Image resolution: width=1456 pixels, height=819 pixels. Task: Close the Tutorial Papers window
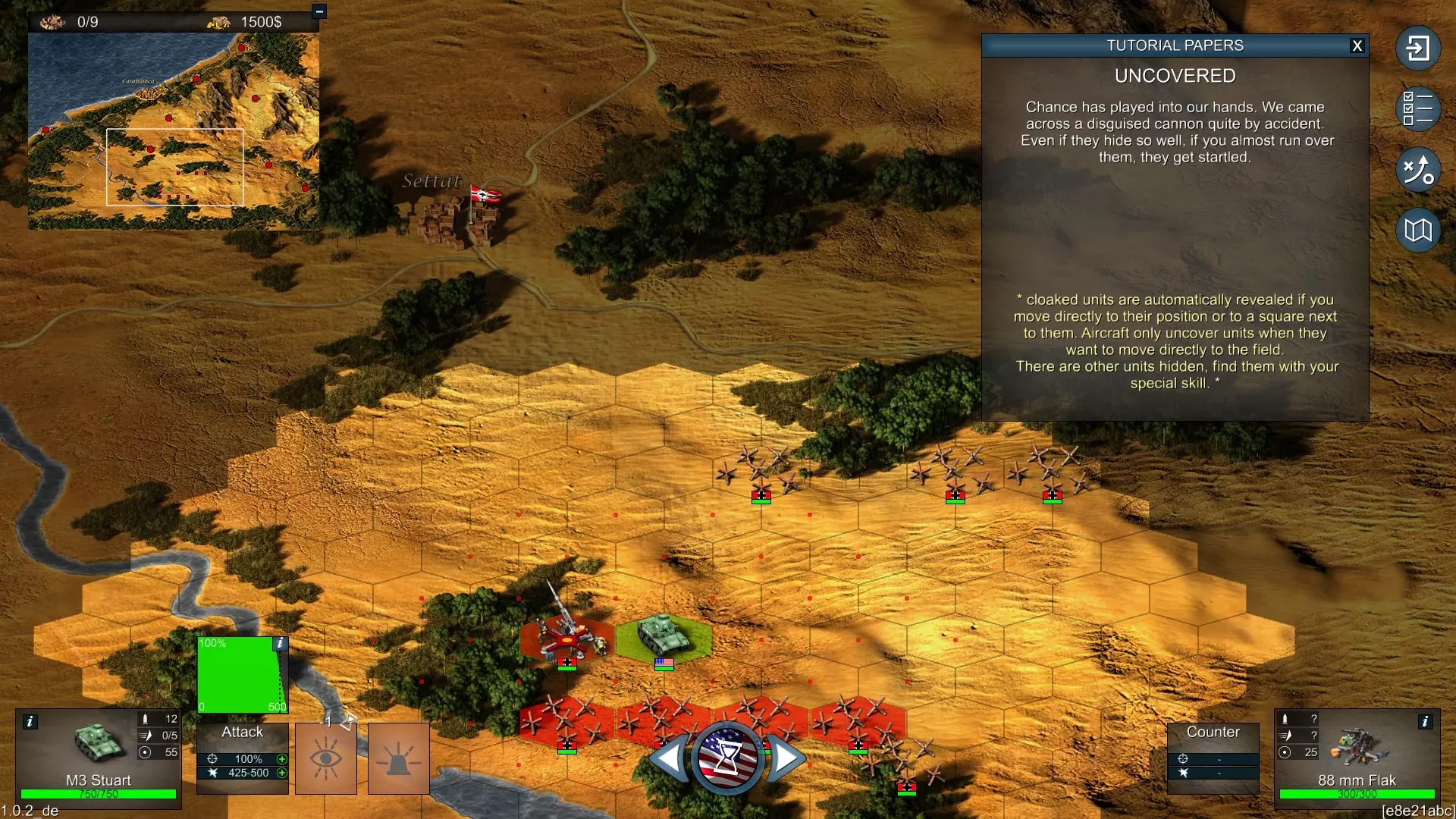1357,45
